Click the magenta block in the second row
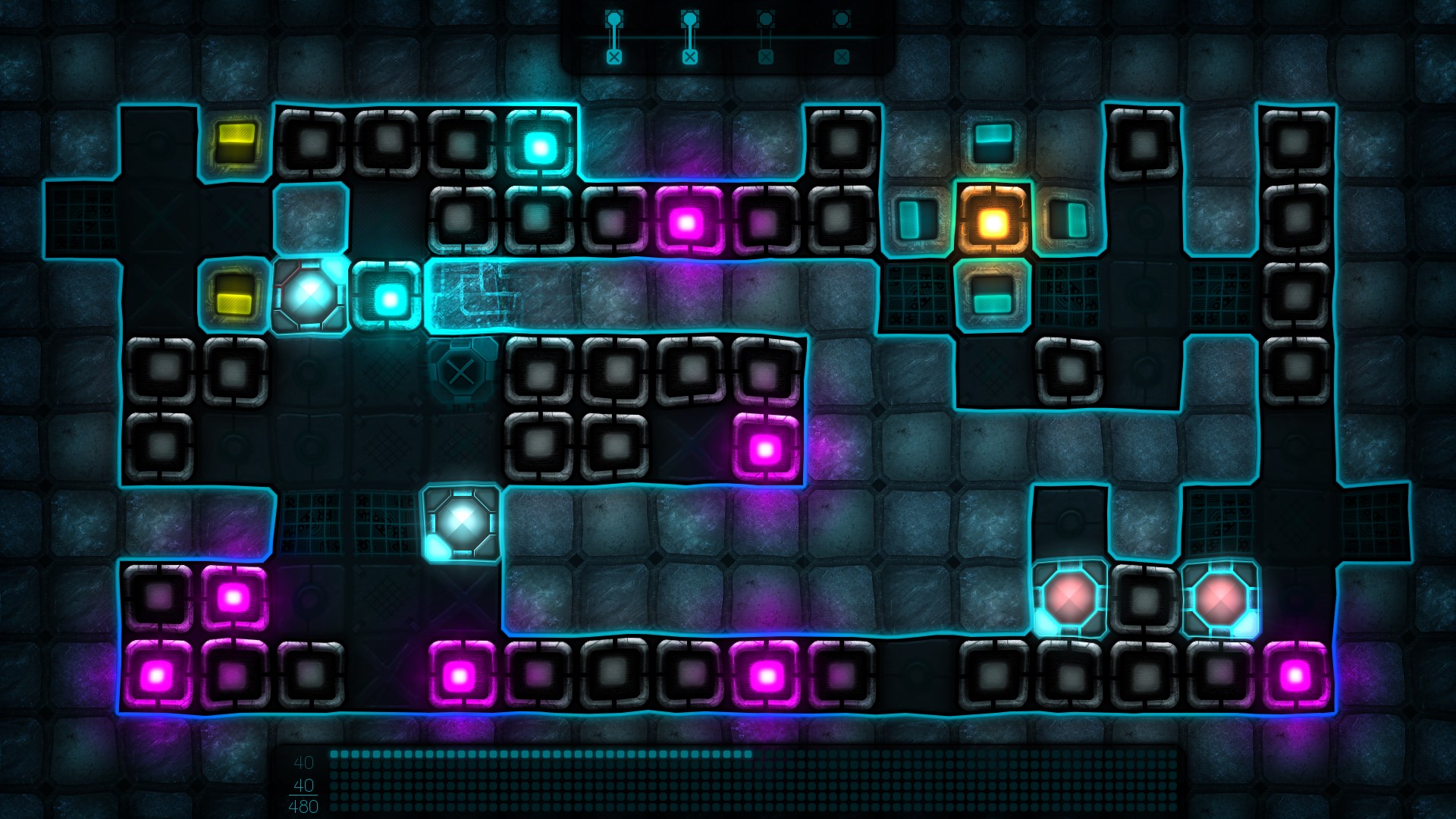1456x819 pixels. 689,219
